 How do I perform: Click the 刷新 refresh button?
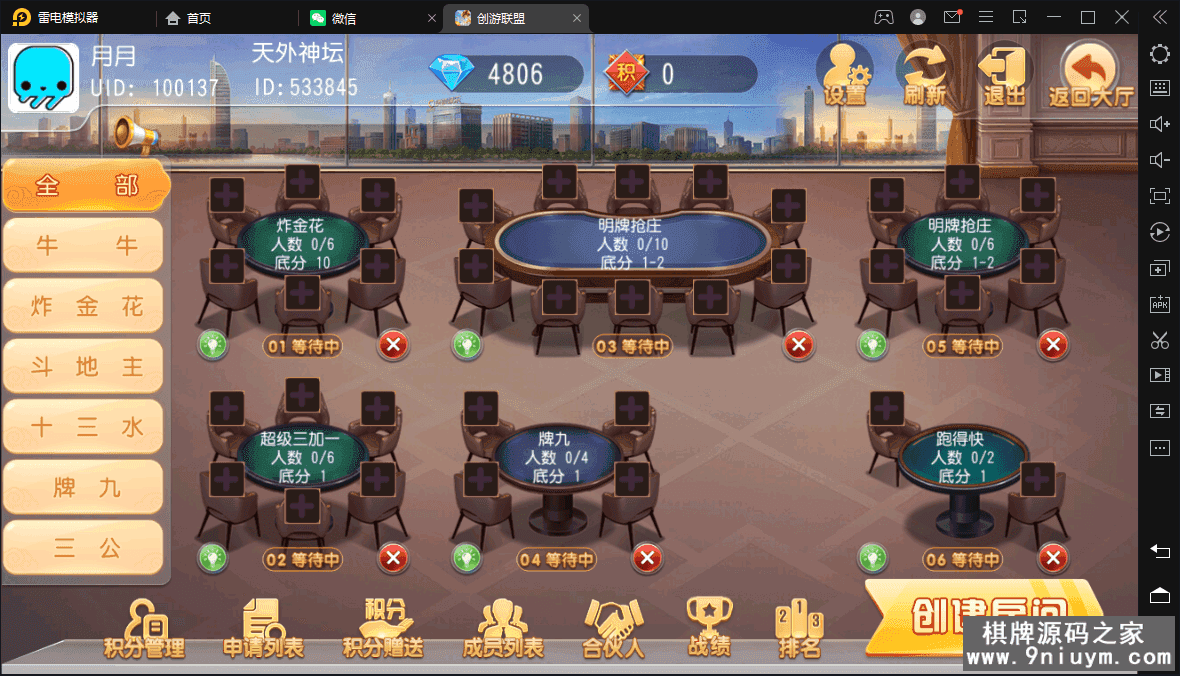click(925, 75)
